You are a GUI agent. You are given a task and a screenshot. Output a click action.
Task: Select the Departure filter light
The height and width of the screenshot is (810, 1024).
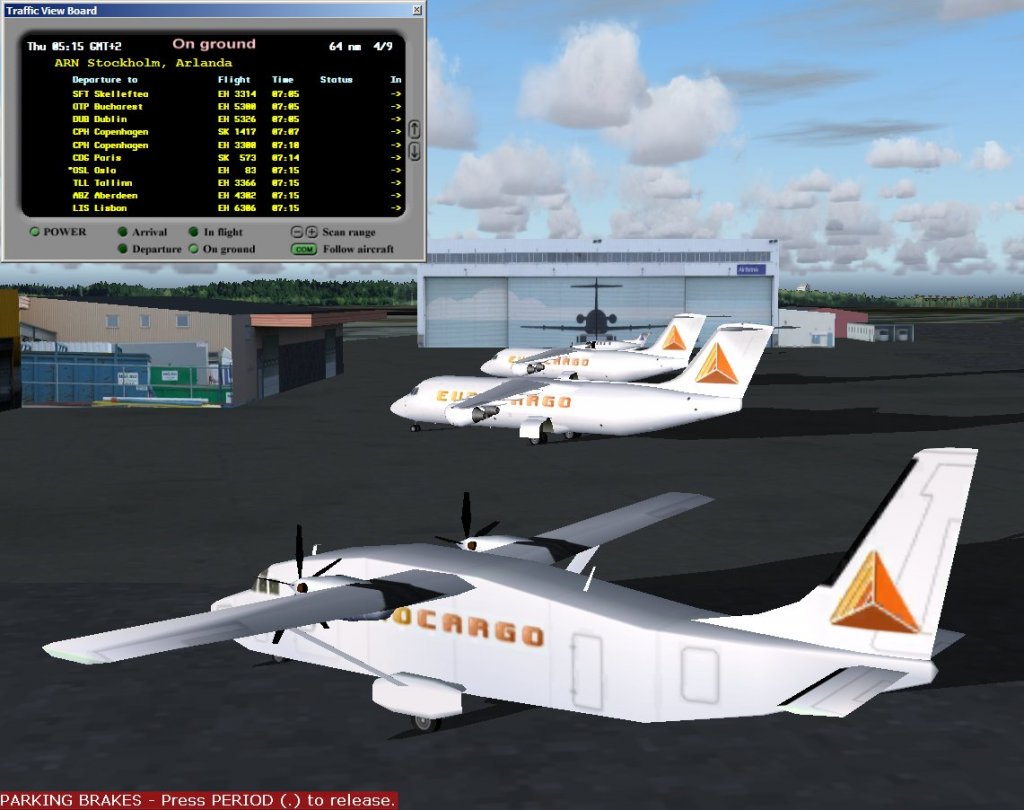tap(123, 249)
